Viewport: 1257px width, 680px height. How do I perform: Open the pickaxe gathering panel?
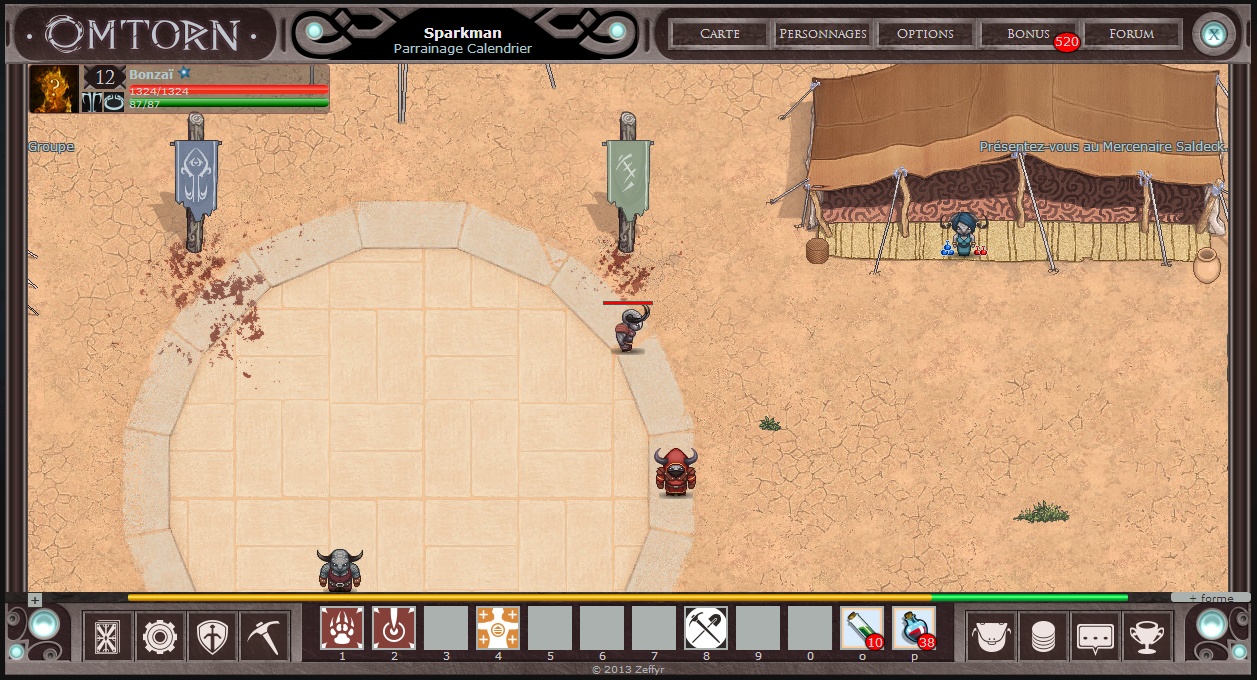[x=265, y=636]
